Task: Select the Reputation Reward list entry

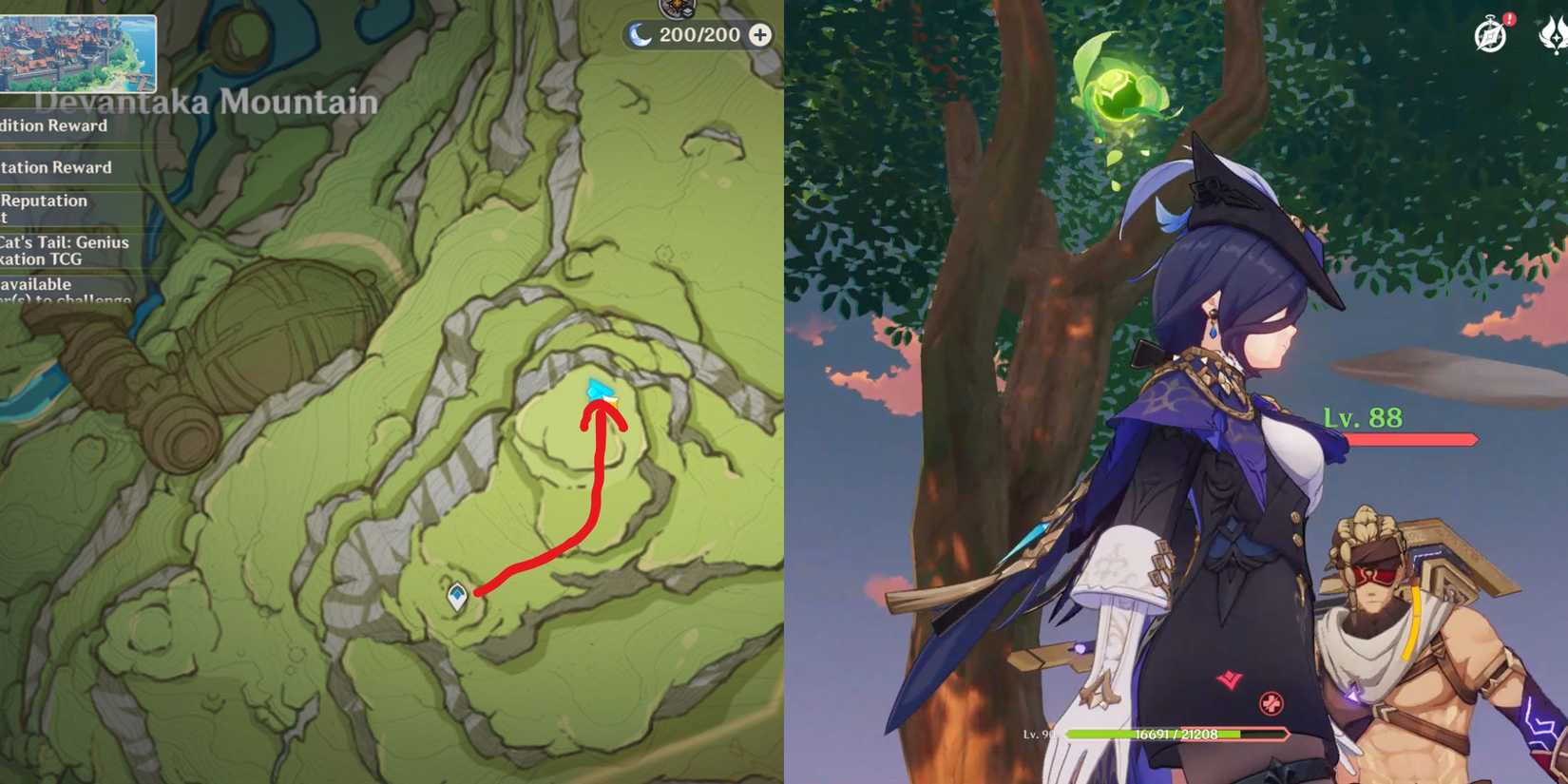Action: (55, 167)
